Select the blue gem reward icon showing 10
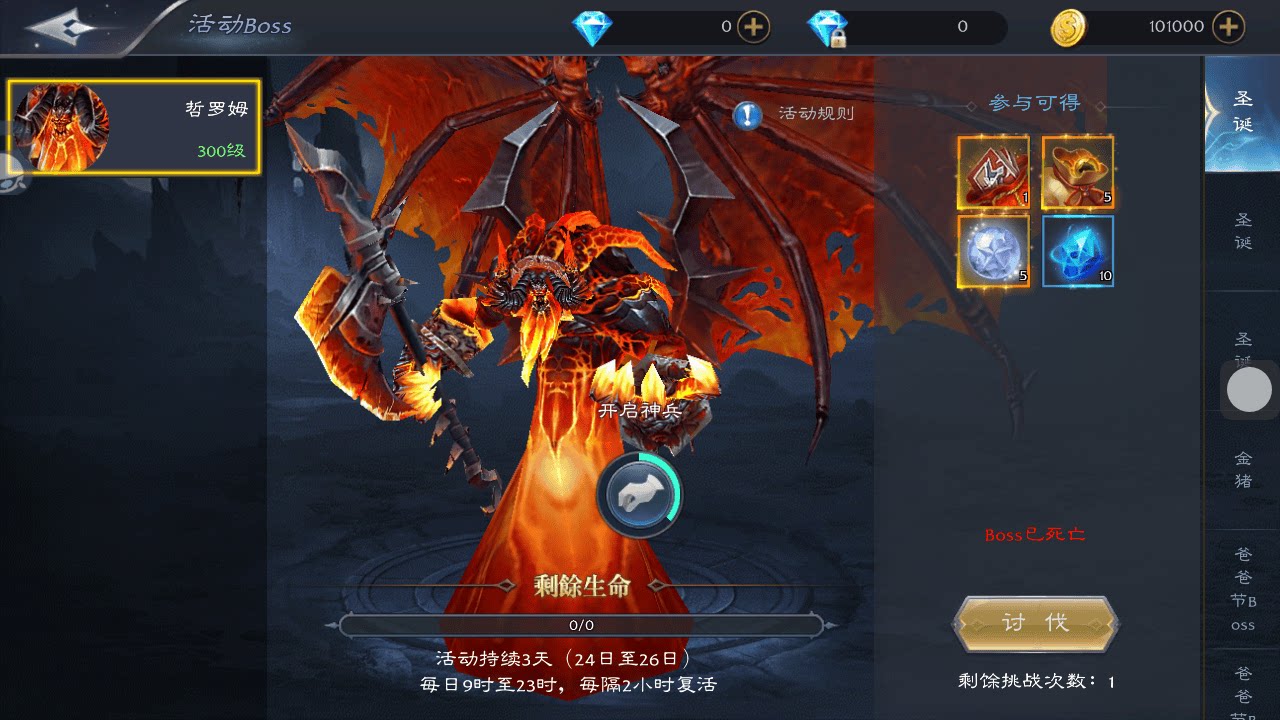The width and height of the screenshot is (1280, 720). pos(1078,250)
